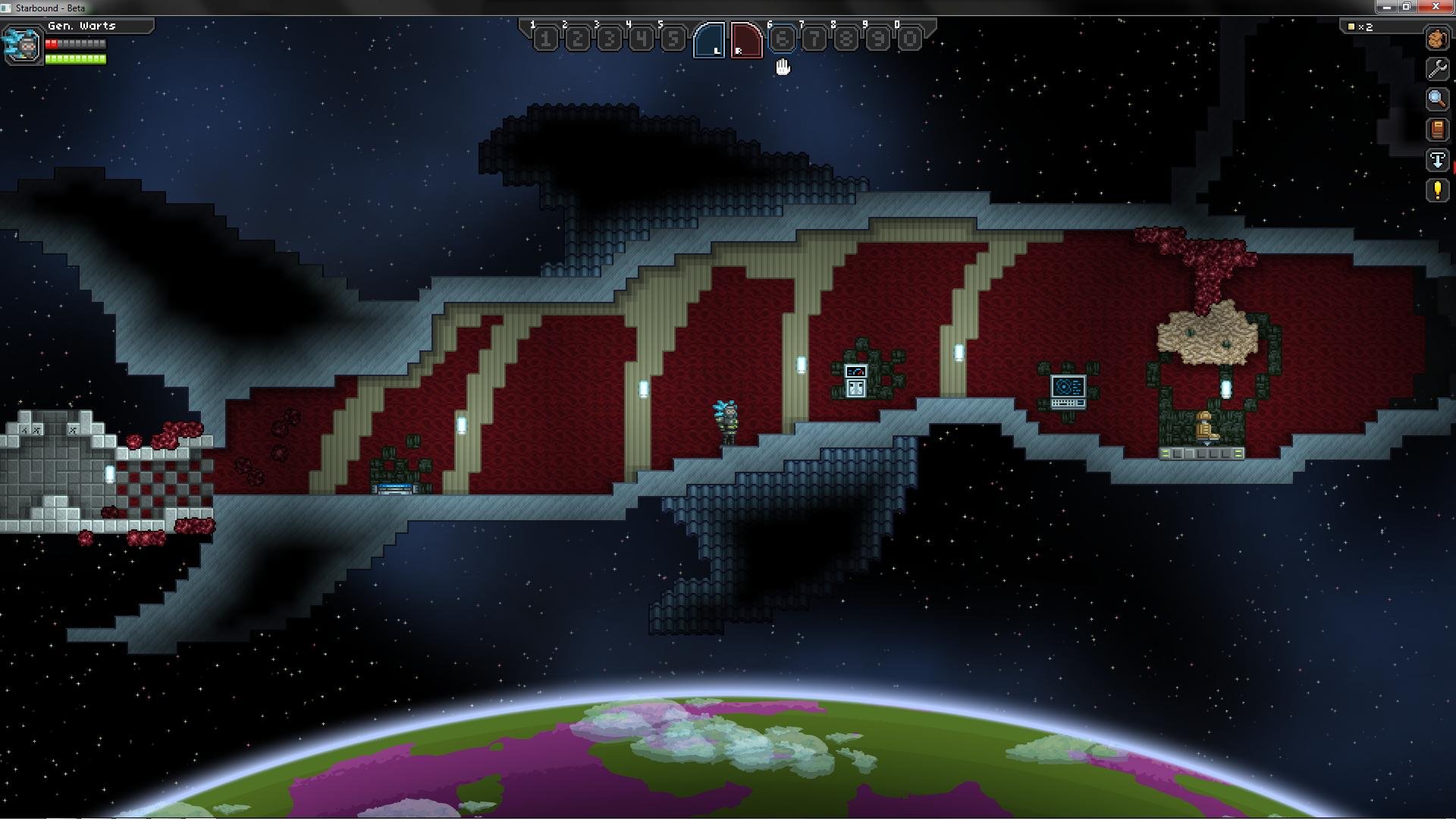
Task: Open the wrench crafting menu
Action: pos(1437,69)
